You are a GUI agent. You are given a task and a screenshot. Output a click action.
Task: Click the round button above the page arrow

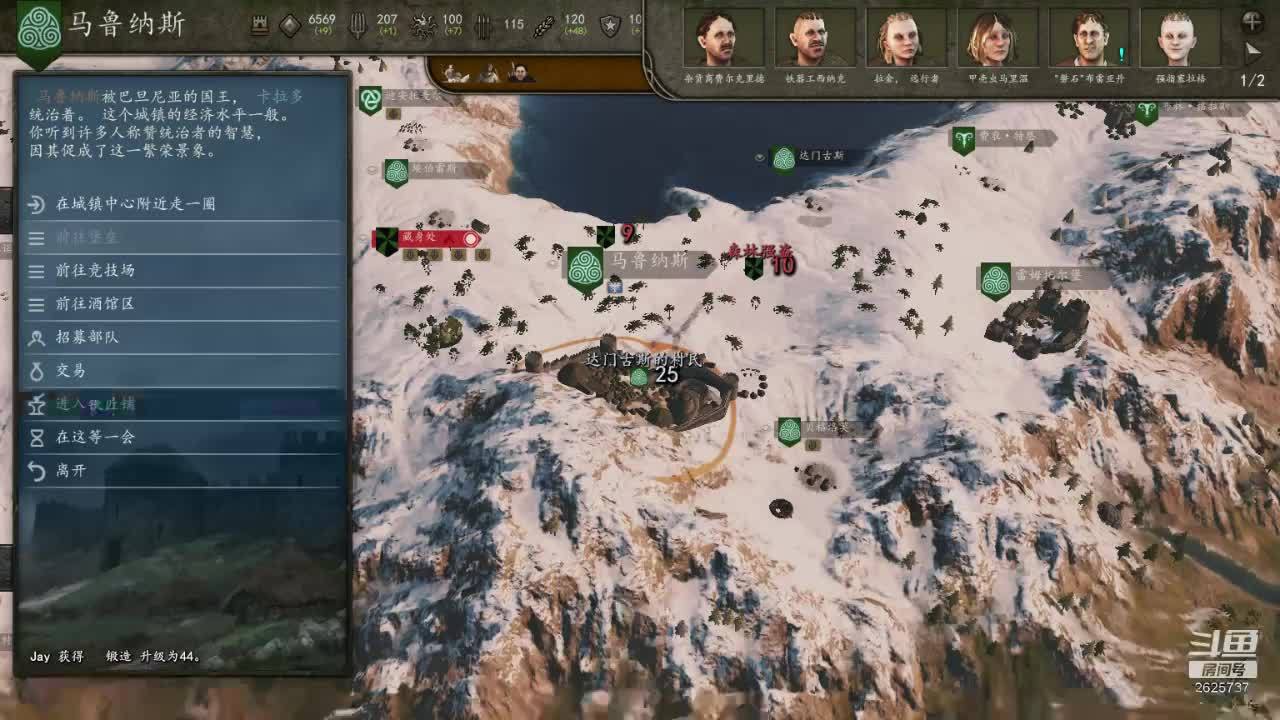click(x=1252, y=20)
